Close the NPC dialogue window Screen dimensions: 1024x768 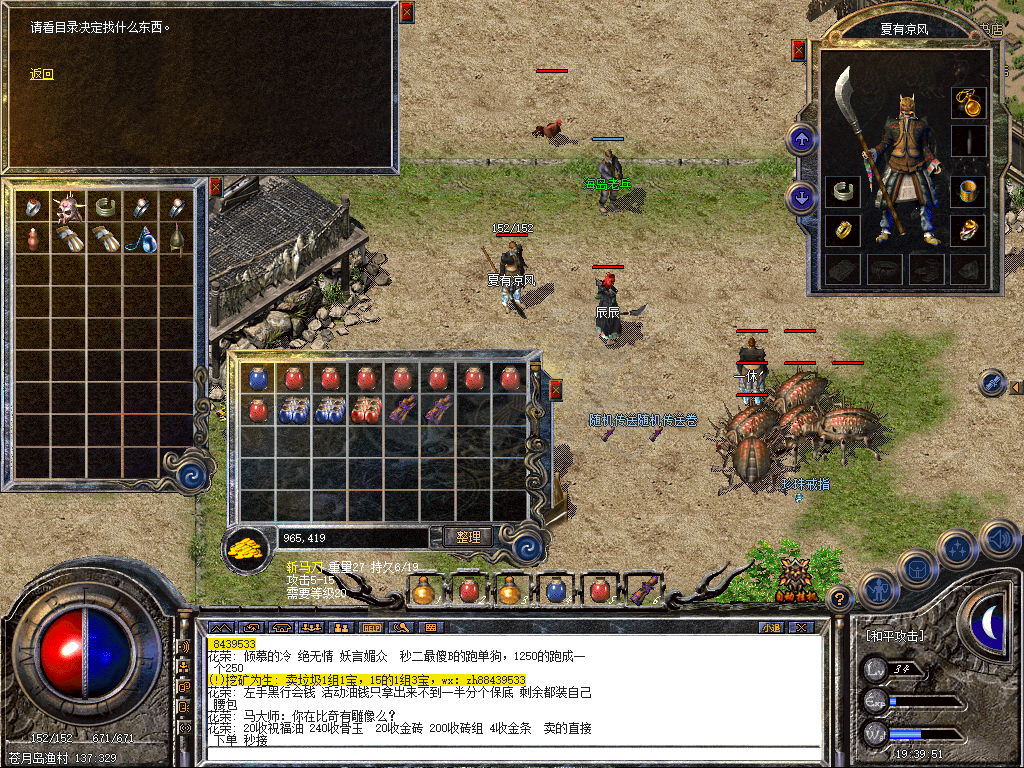(x=406, y=13)
